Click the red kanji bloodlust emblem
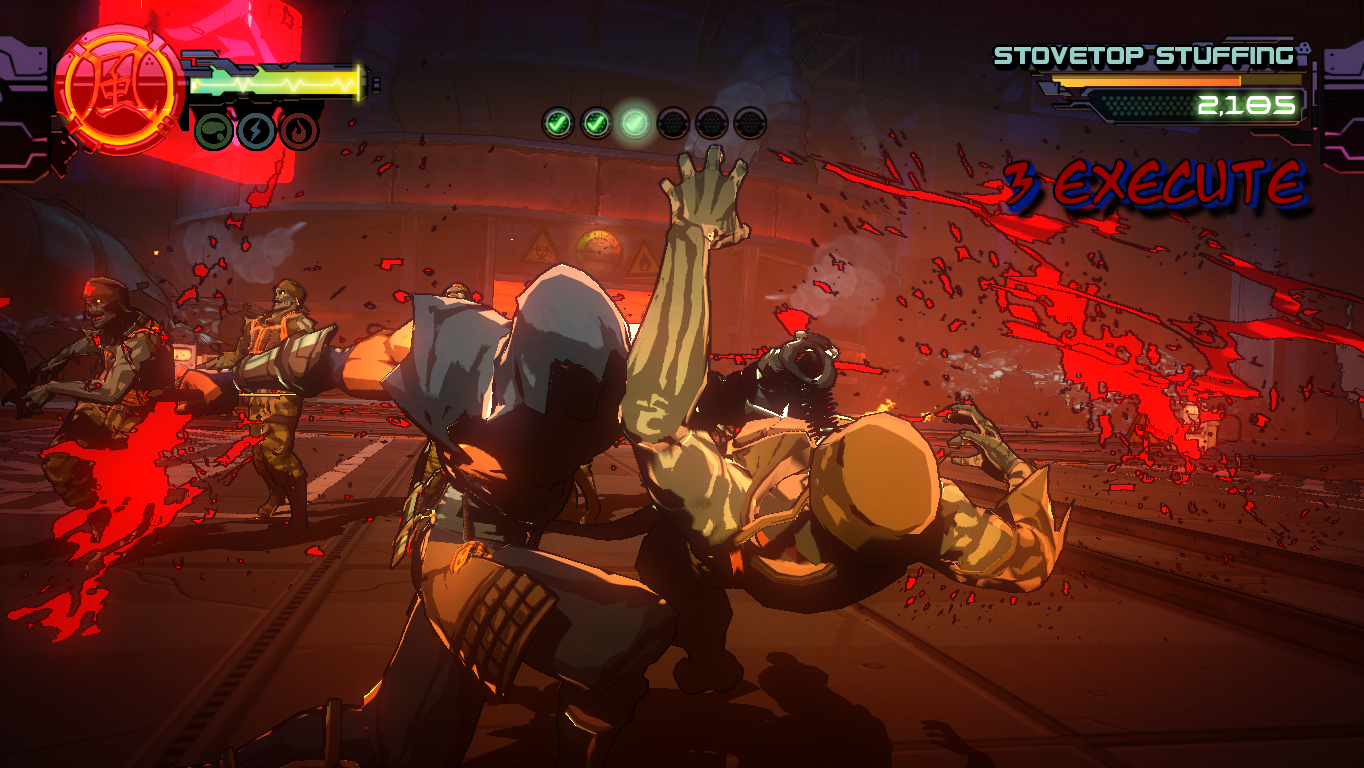 (119, 90)
